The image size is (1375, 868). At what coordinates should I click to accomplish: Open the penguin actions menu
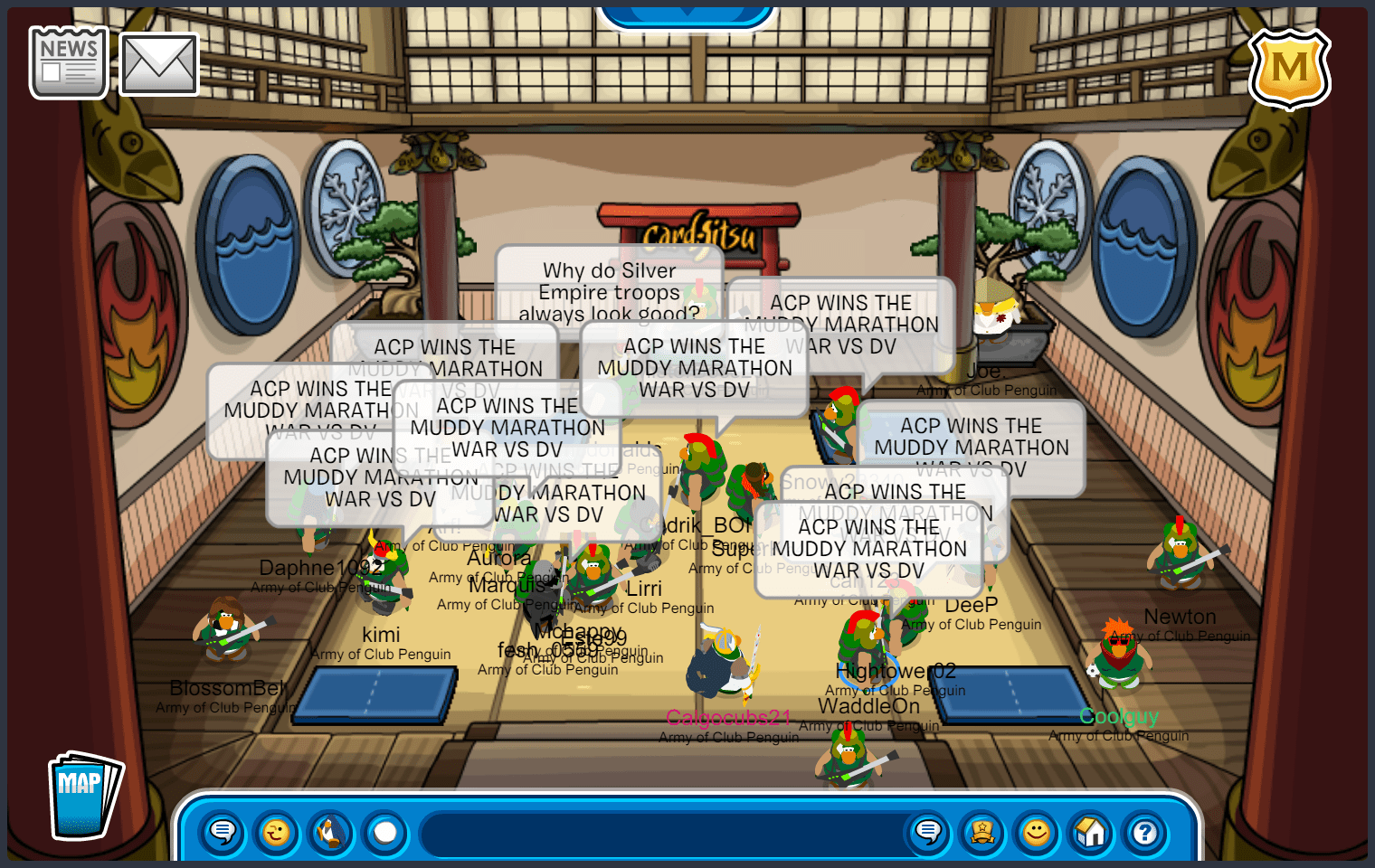point(331,832)
